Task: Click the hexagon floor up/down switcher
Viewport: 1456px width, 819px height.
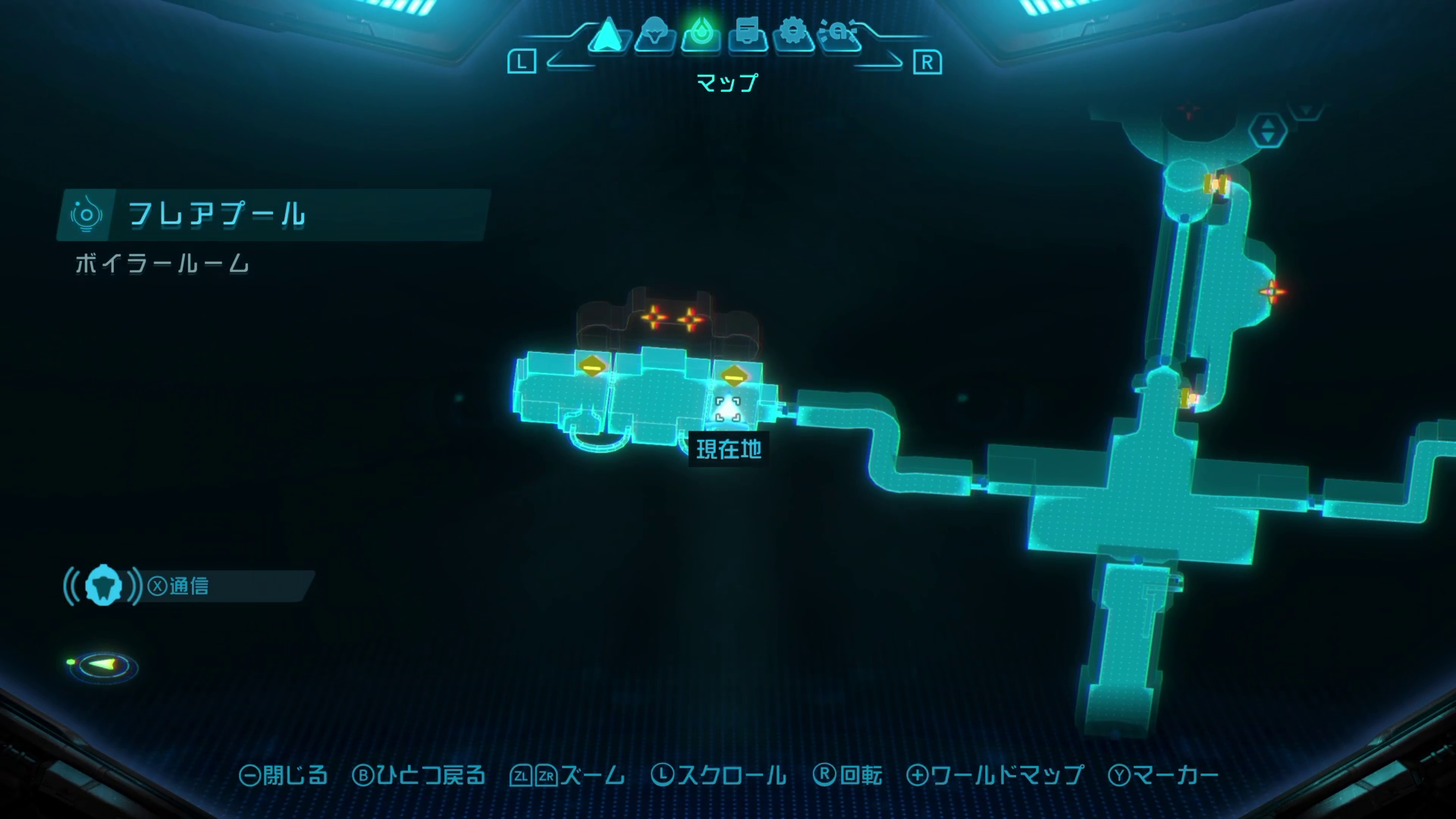Action: [1267, 130]
